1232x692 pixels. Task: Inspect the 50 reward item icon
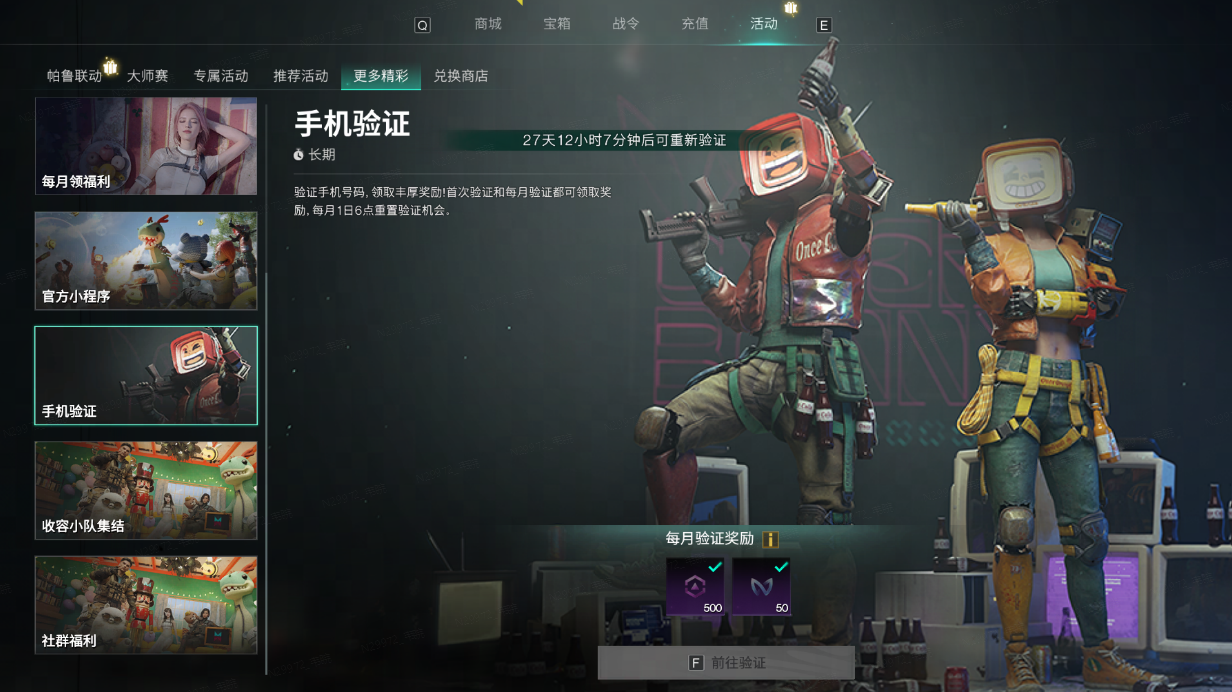coord(761,587)
